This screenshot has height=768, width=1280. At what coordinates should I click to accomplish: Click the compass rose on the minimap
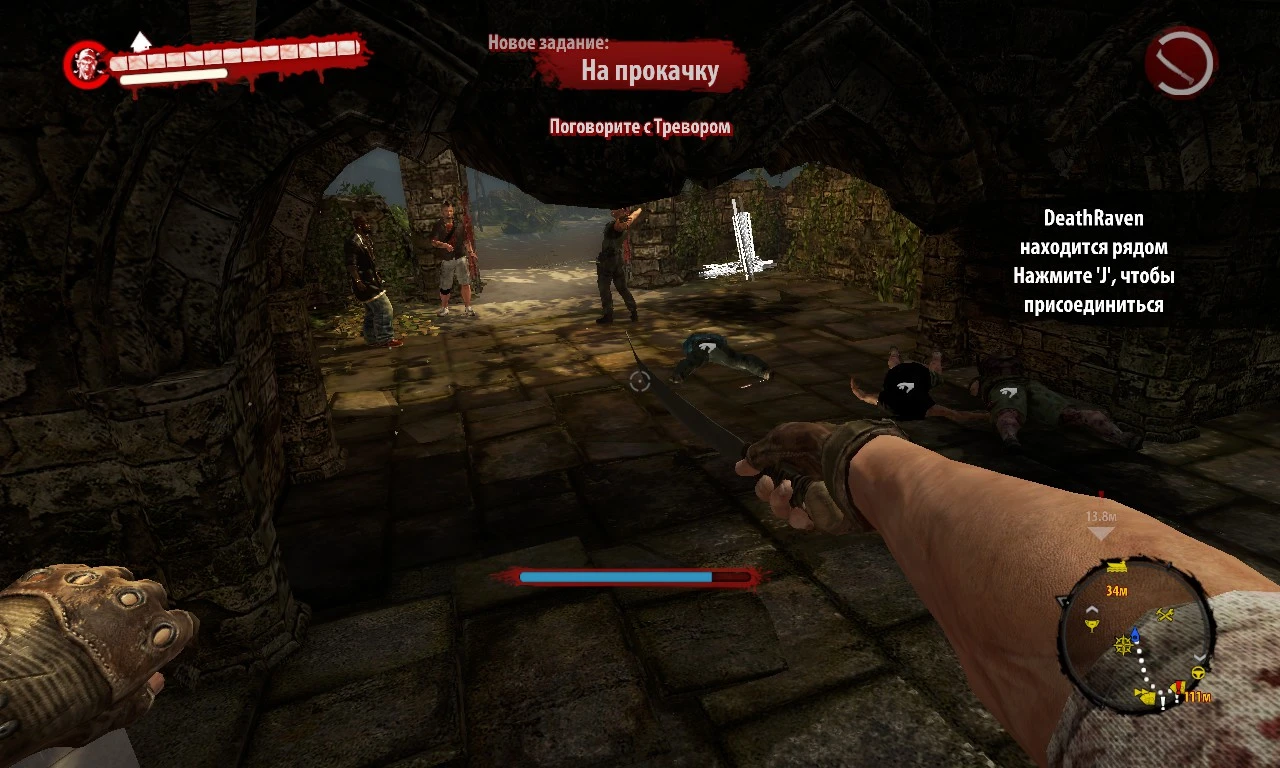(1123, 645)
